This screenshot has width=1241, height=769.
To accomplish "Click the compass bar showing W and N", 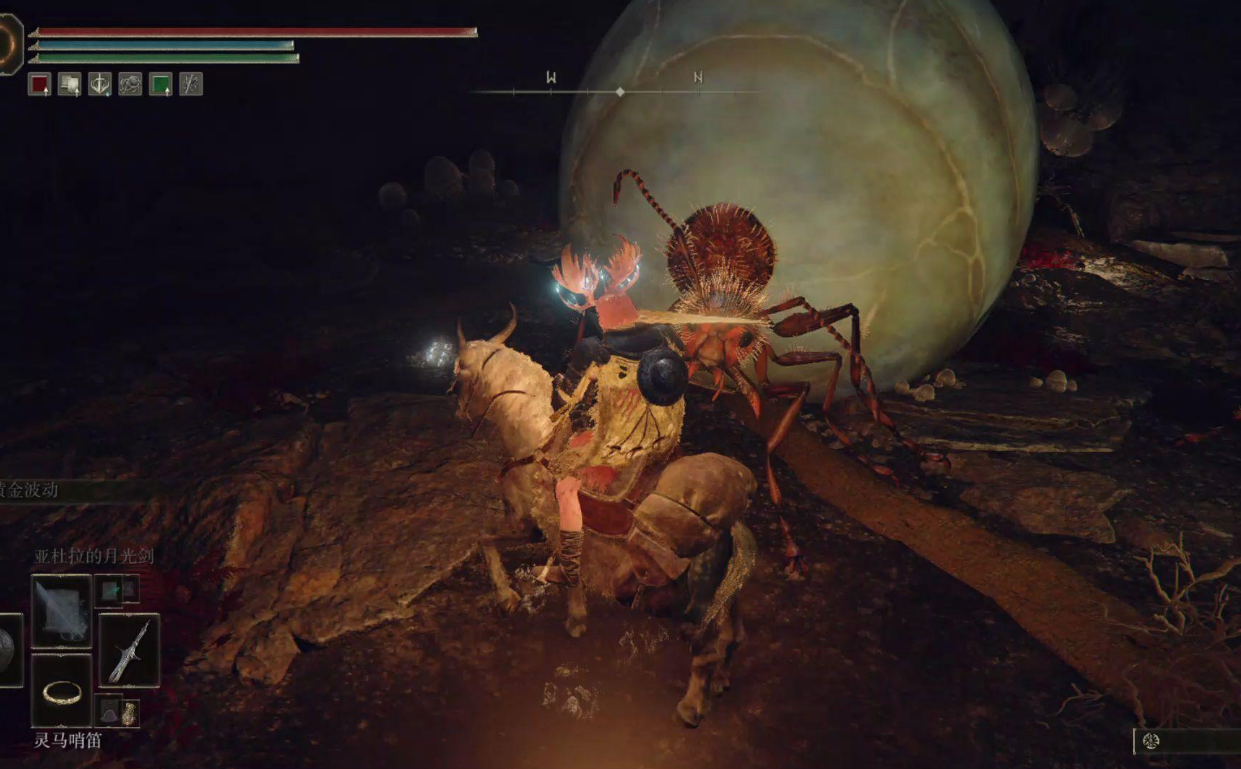I will point(619,90).
